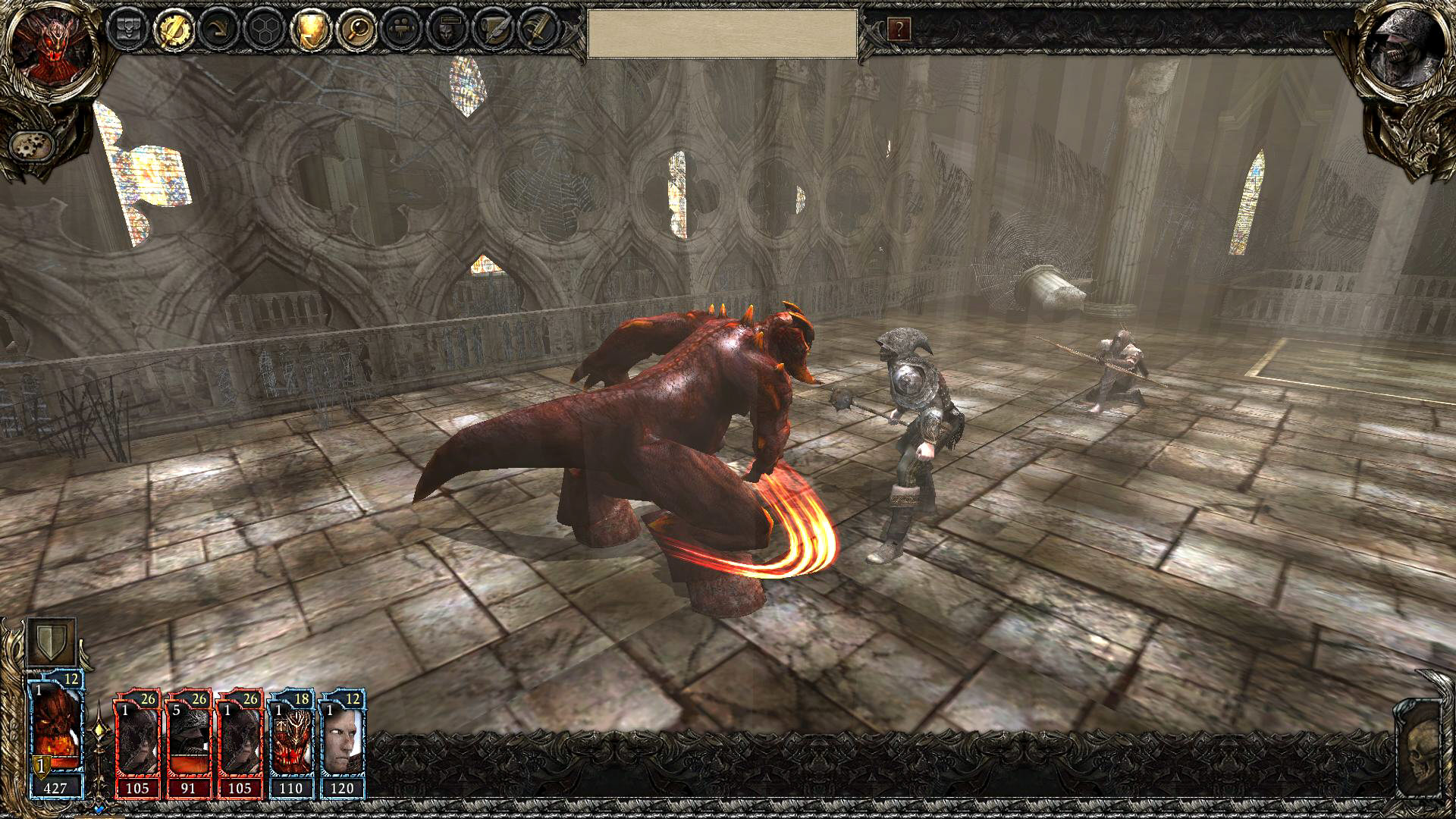Select the dark mask toolbar icon
1456x819 pixels.
click(x=447, y=30)
